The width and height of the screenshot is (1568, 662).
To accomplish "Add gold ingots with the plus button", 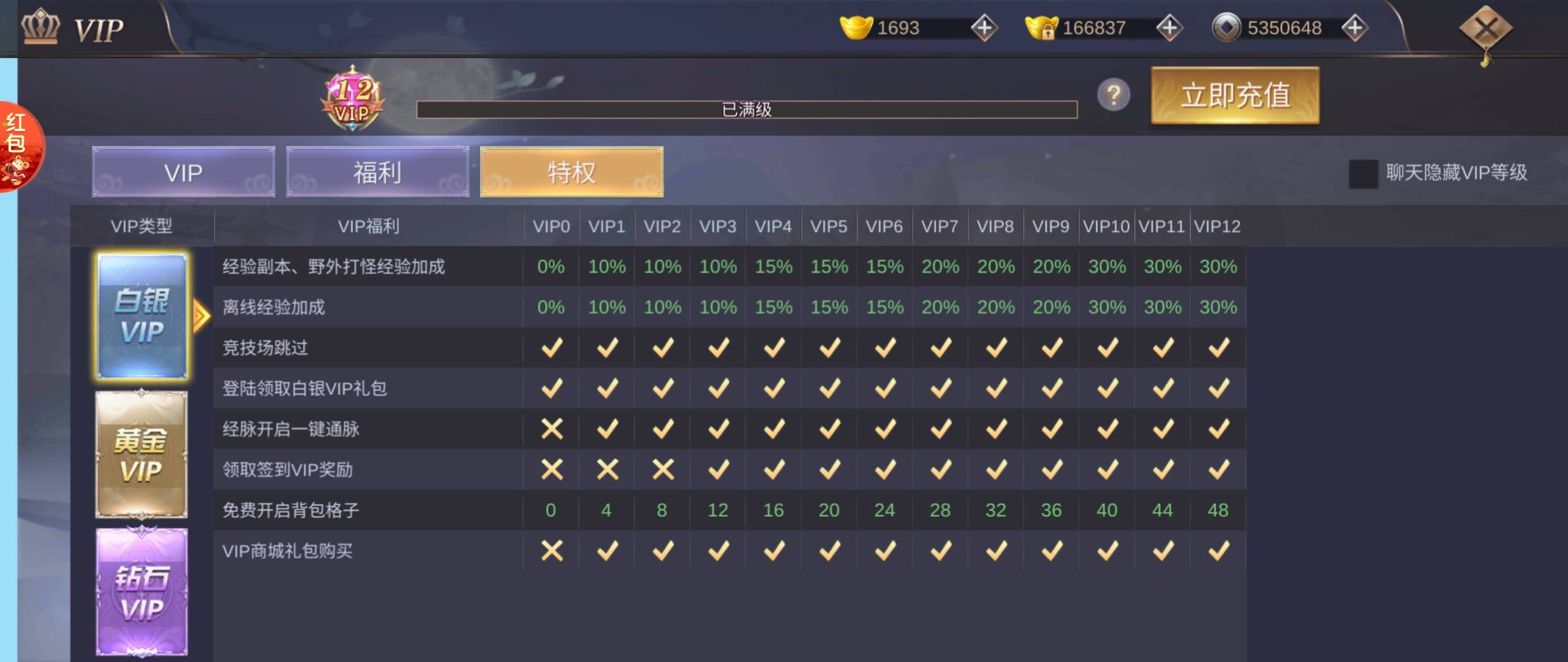I will (984, 28).
